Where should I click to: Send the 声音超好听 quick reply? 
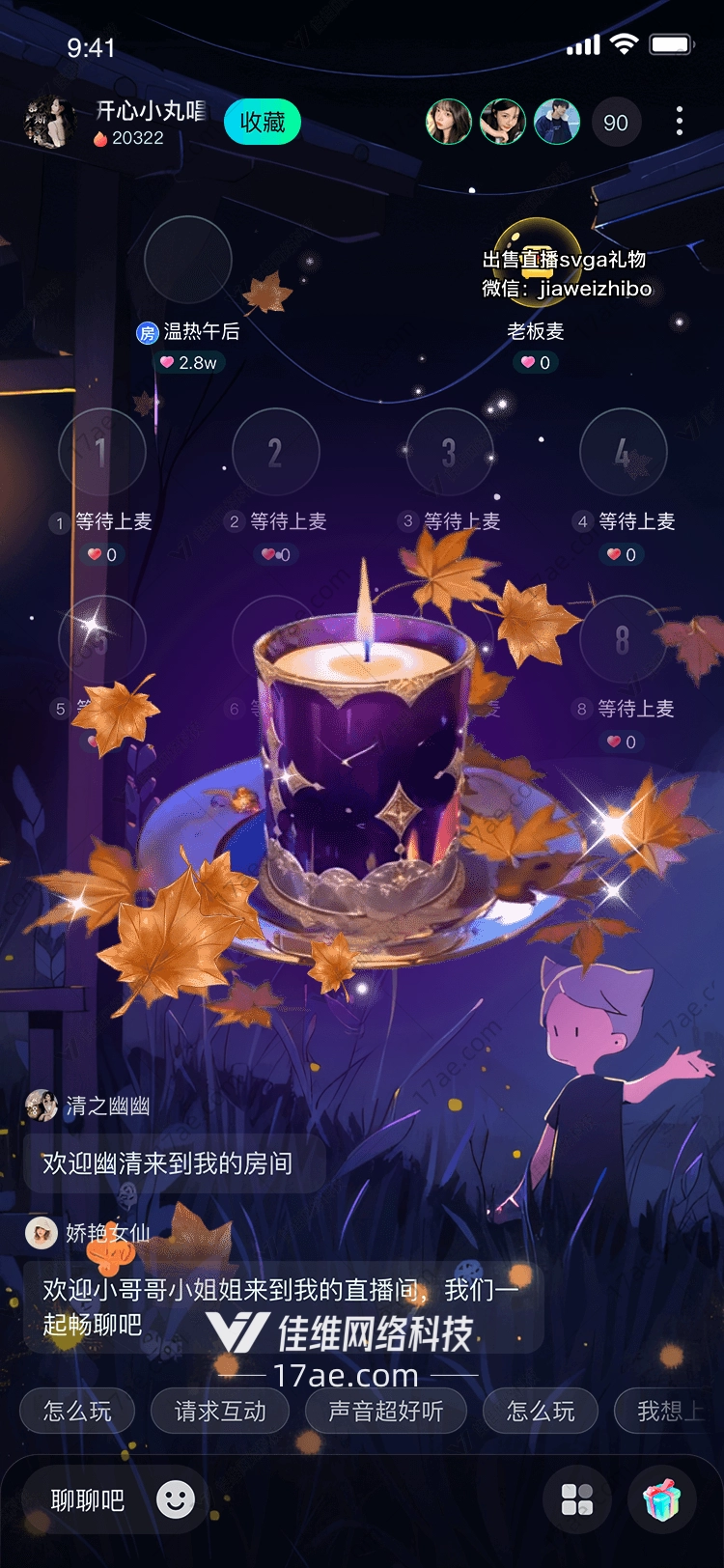pos(386,1412)
